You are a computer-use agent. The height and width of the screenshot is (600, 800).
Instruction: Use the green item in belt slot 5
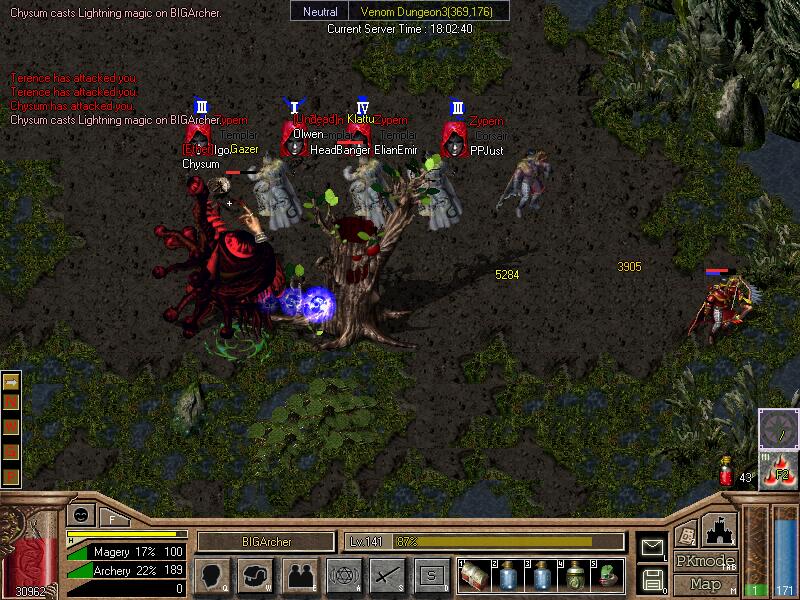coord(608,575)
